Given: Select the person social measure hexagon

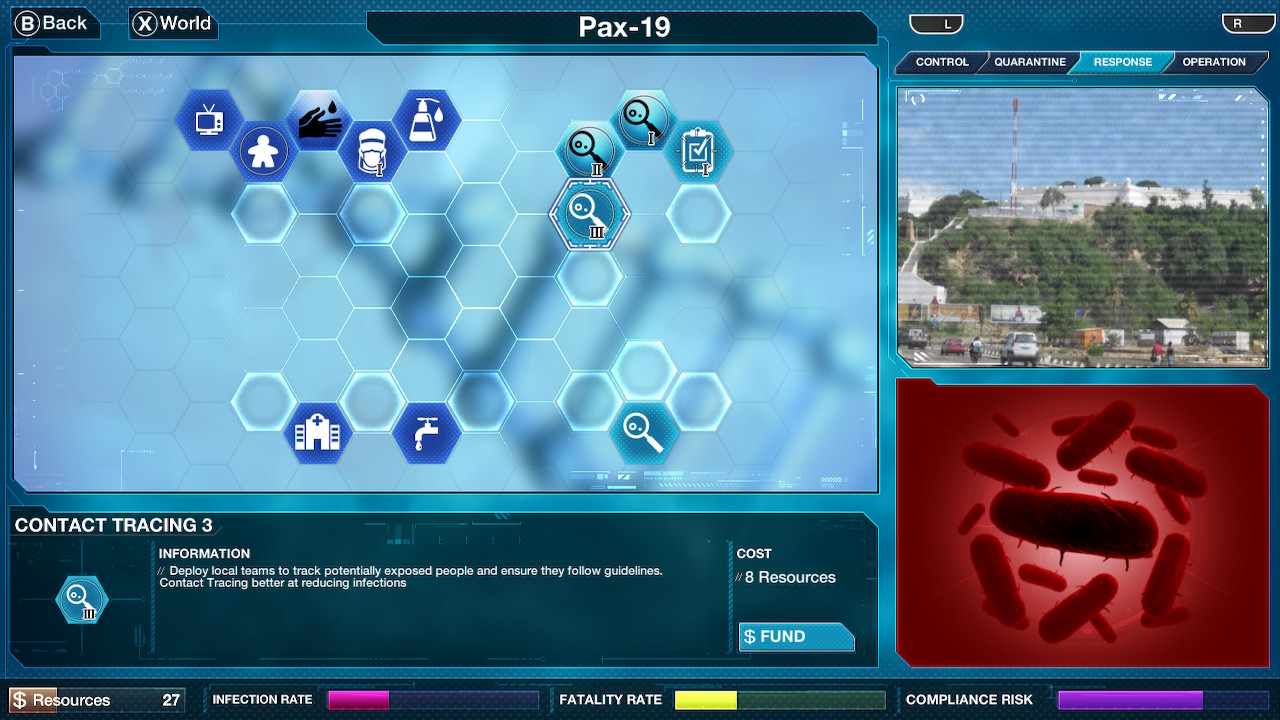Looking at the screenshot, I should click(263, 150).
